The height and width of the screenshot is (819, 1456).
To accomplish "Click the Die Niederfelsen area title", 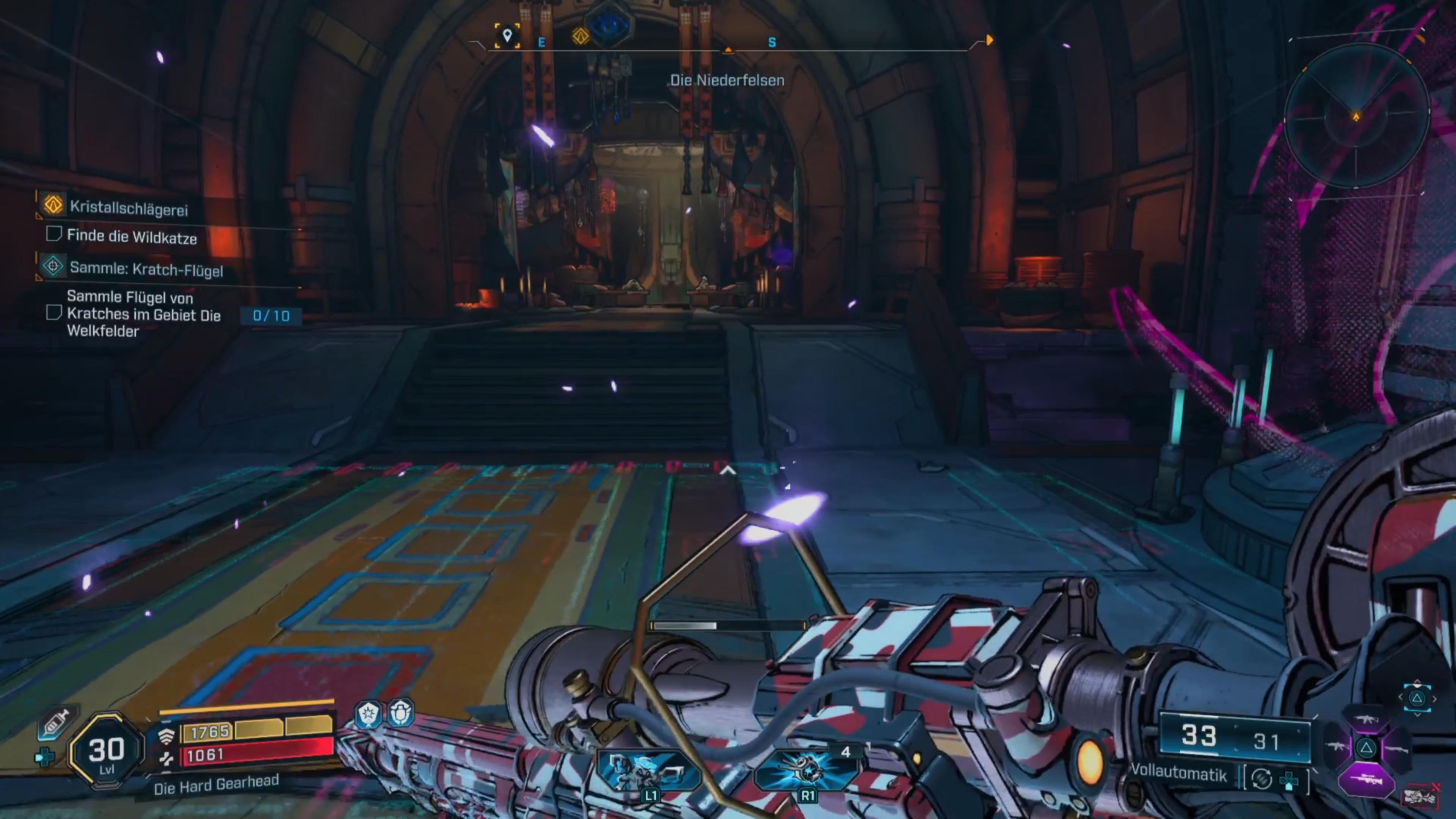I will tap(728, 80).
